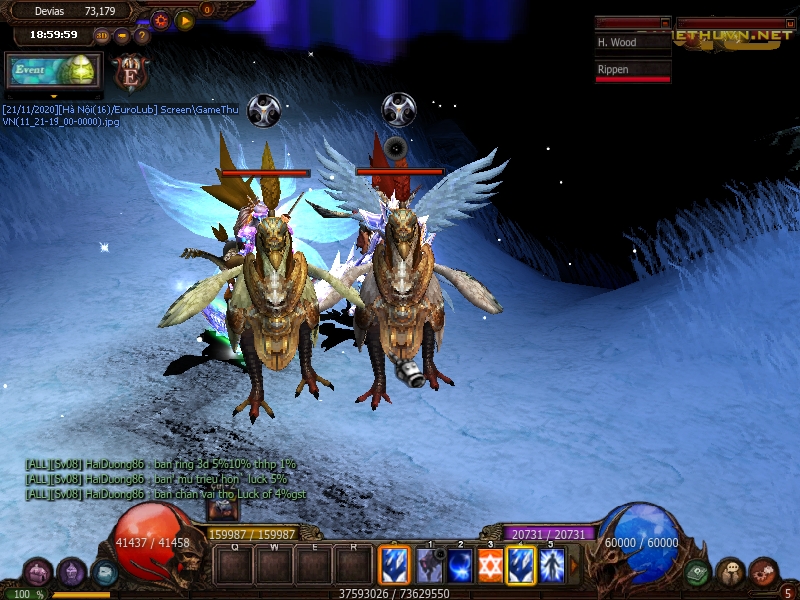This screenshot has width=800, height=600.
Task: Select party member H. Wood
Action: [632, 43]
